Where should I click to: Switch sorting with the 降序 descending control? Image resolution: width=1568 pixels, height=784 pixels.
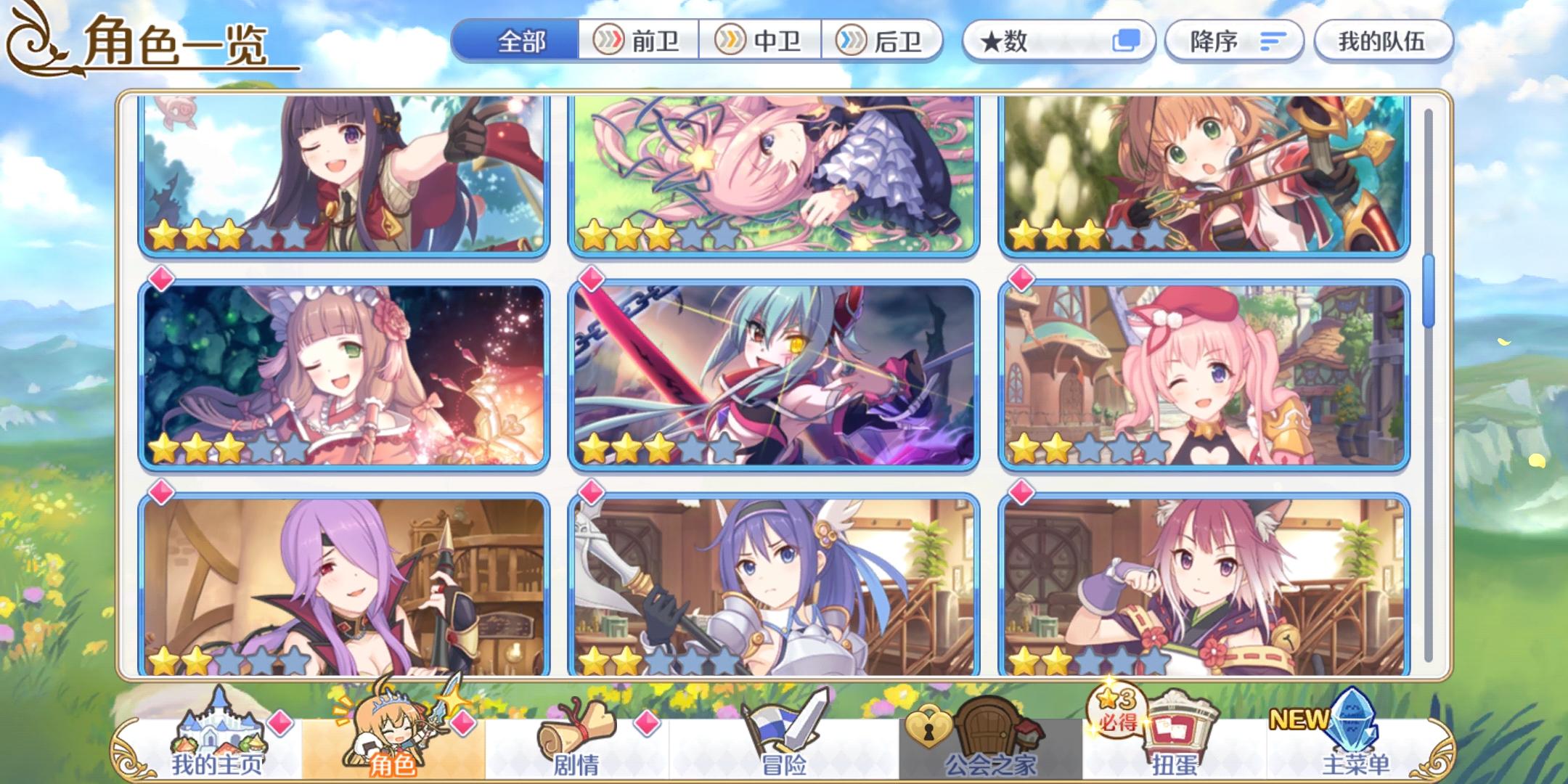pos(1213,41)
